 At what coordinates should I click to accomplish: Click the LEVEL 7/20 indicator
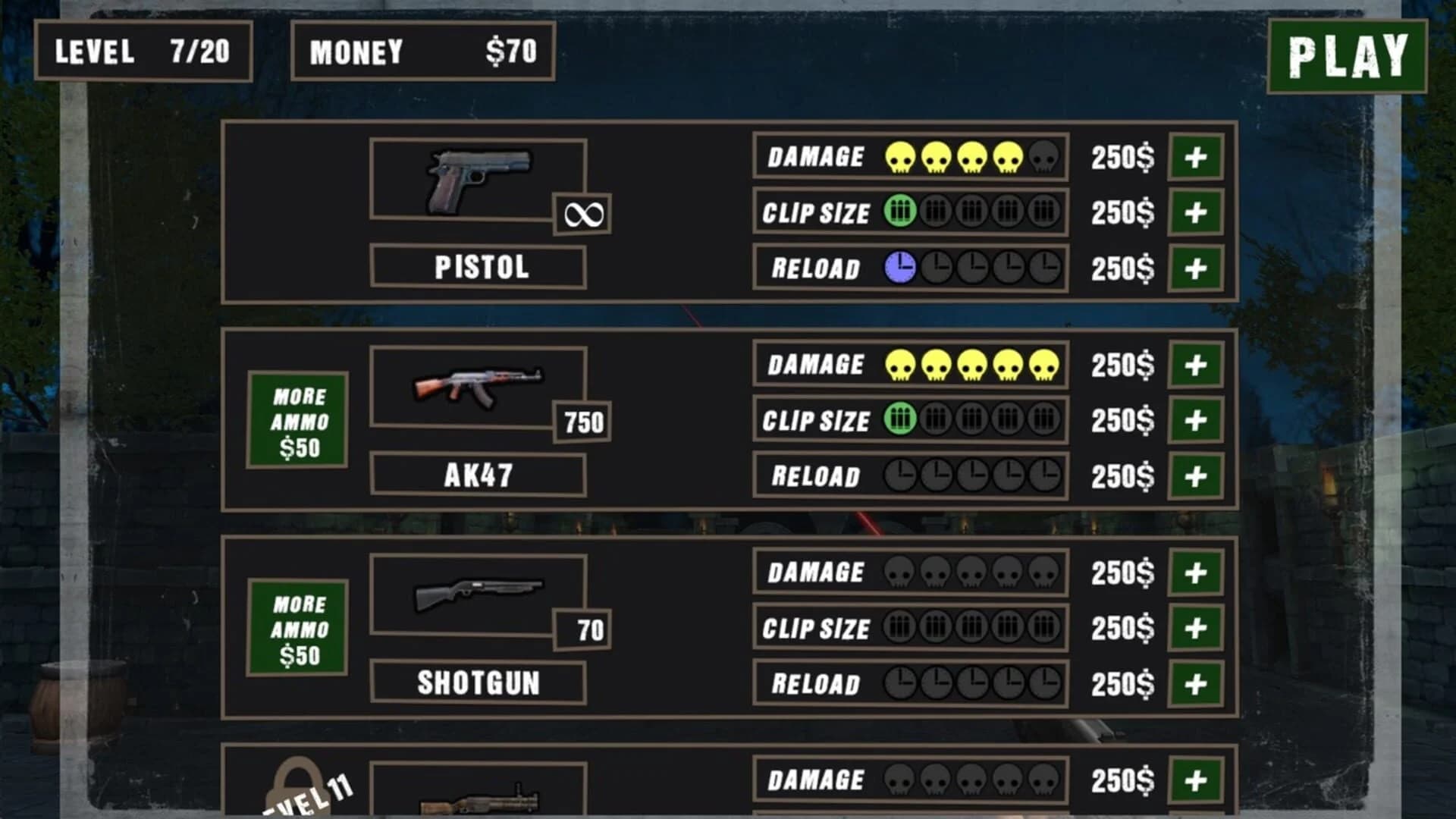point(144,52)
